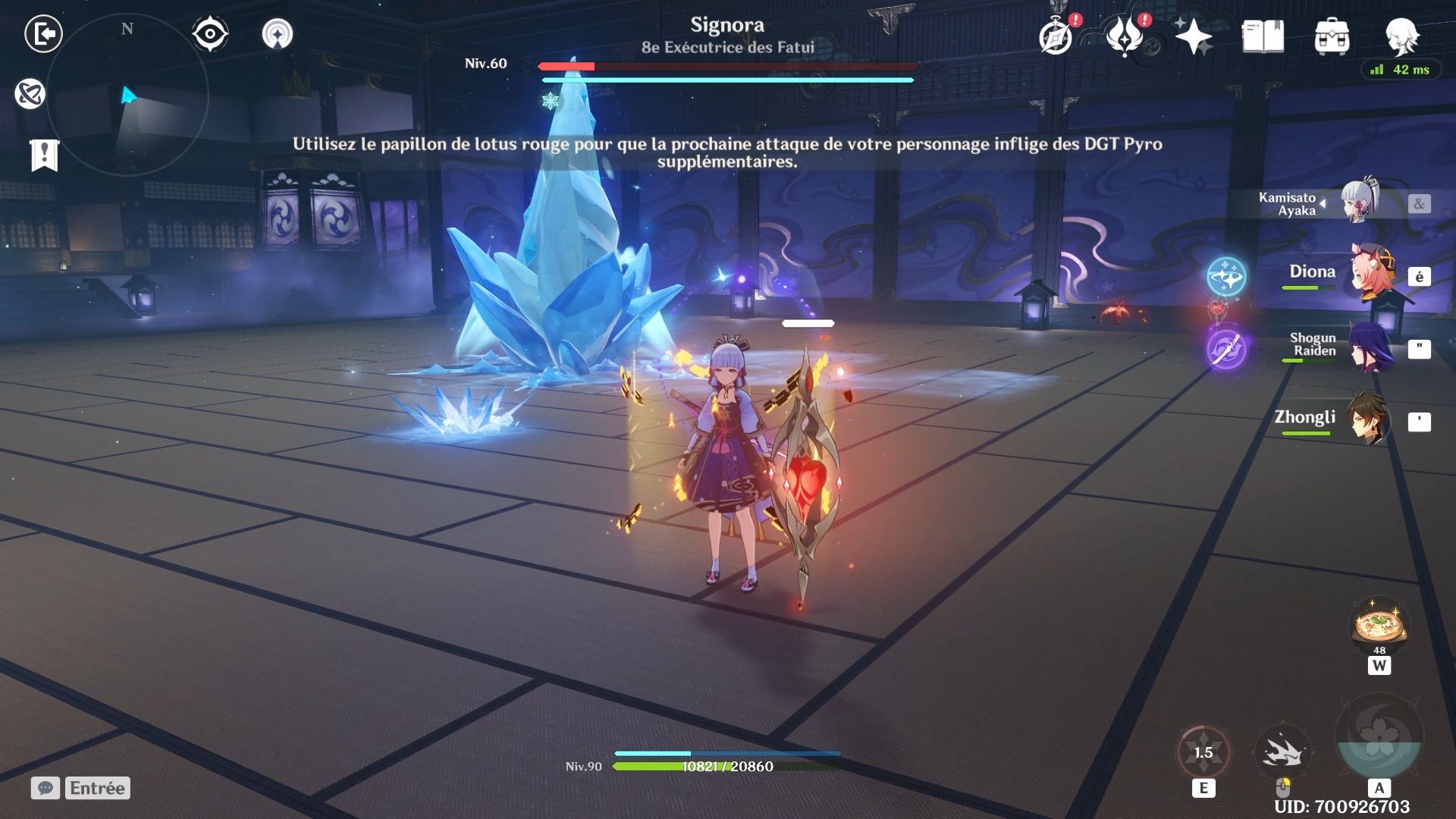This screenshot has width=1456, height=819.
Task: Activate Ayaka's elemental skill
Action: [1203, 752]
